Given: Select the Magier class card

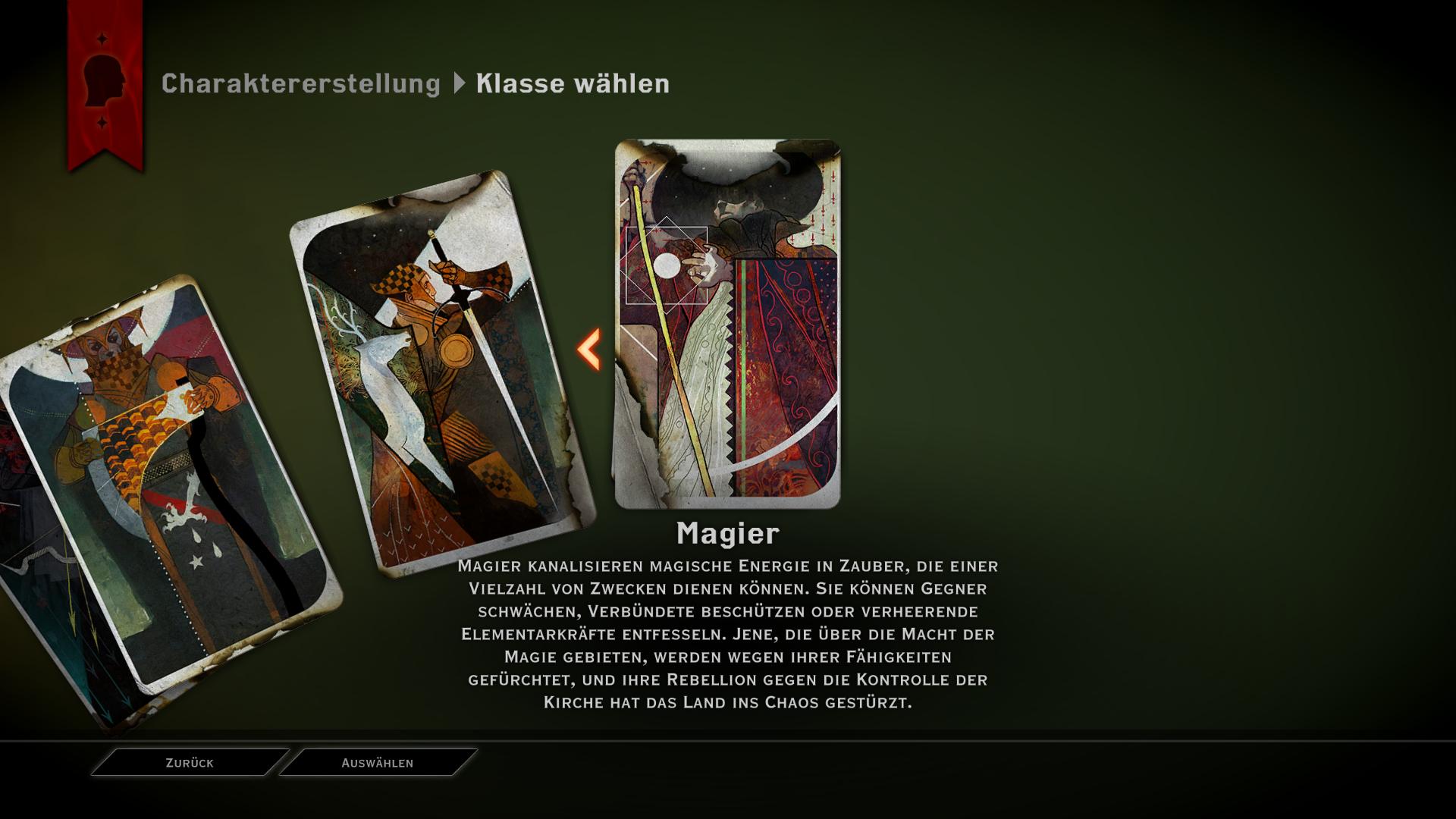Looking at the screenshot, I should coord(727,324).
